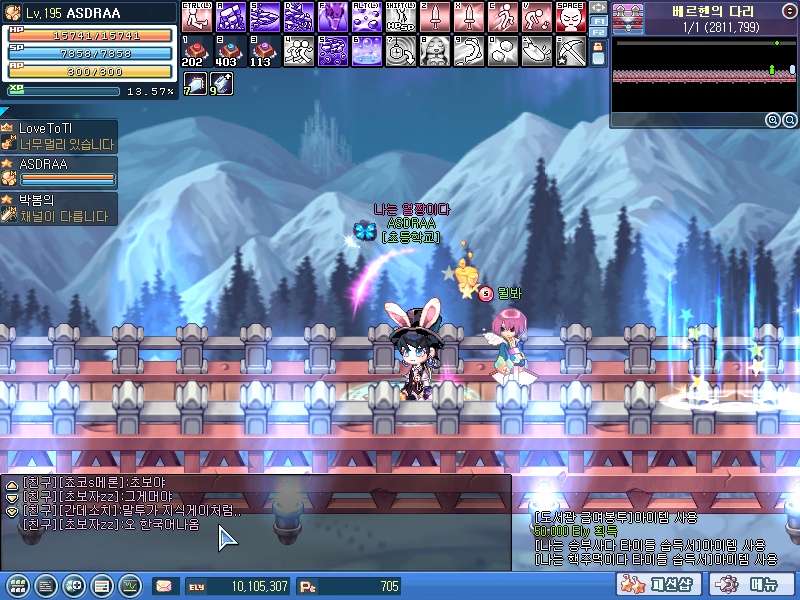Activate the SPACE red face skill
The width and height of the screenshot is (800, 600).
tap(570, 16)
